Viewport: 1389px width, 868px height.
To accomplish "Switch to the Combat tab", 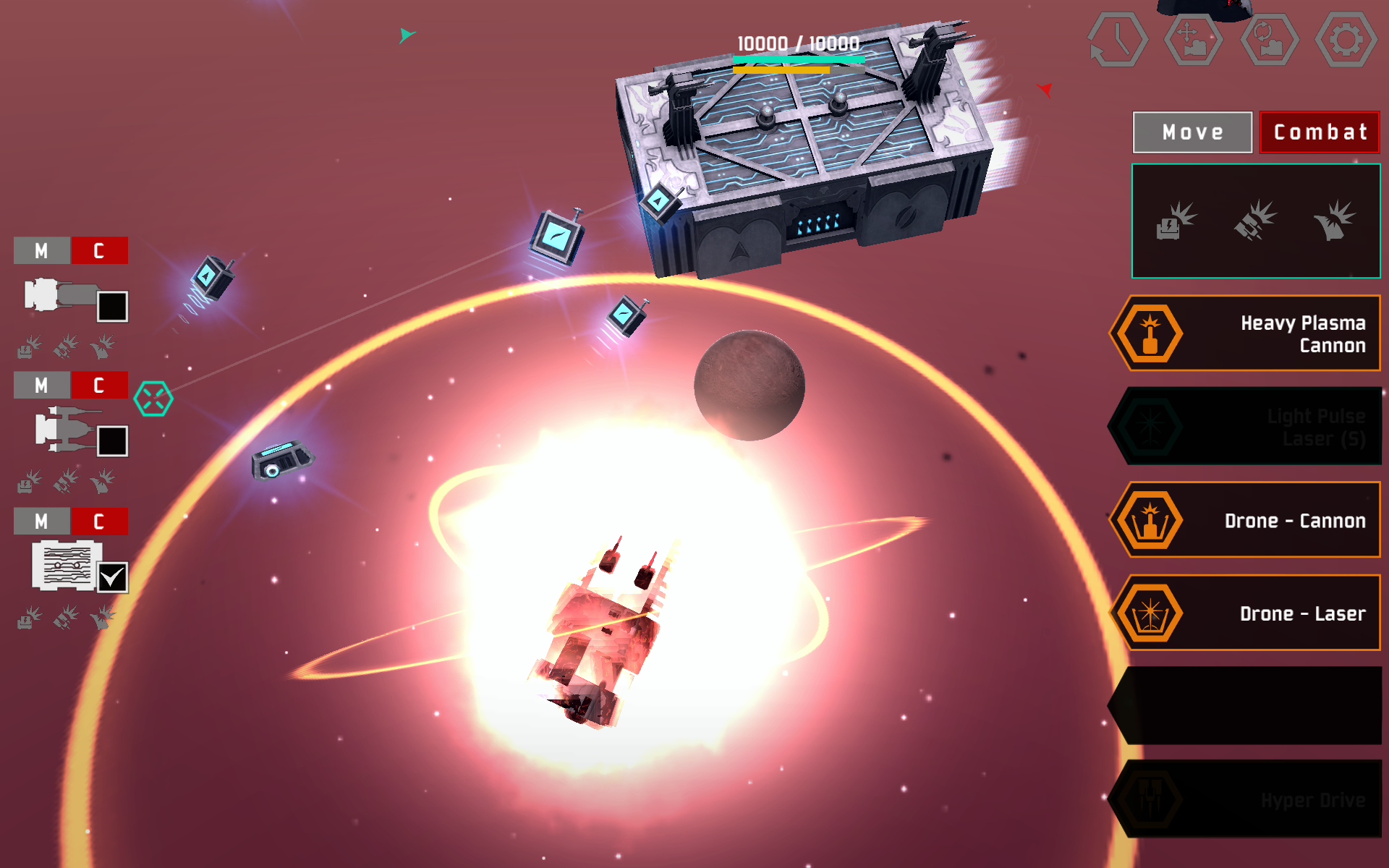I will pos(1320,132).
